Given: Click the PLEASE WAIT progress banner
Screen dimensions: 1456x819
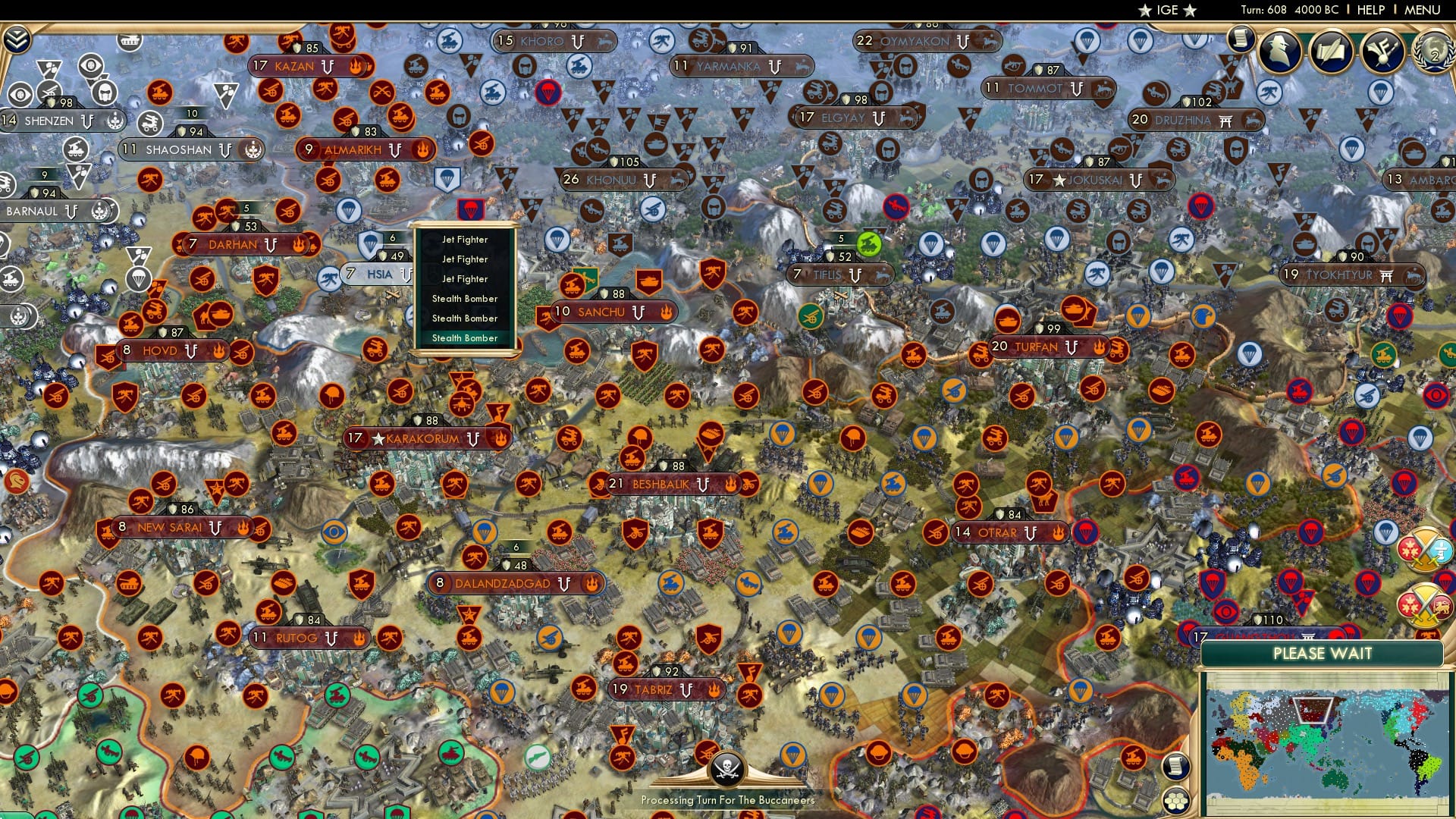Looking at the screenshot, I should point(1324,653).
